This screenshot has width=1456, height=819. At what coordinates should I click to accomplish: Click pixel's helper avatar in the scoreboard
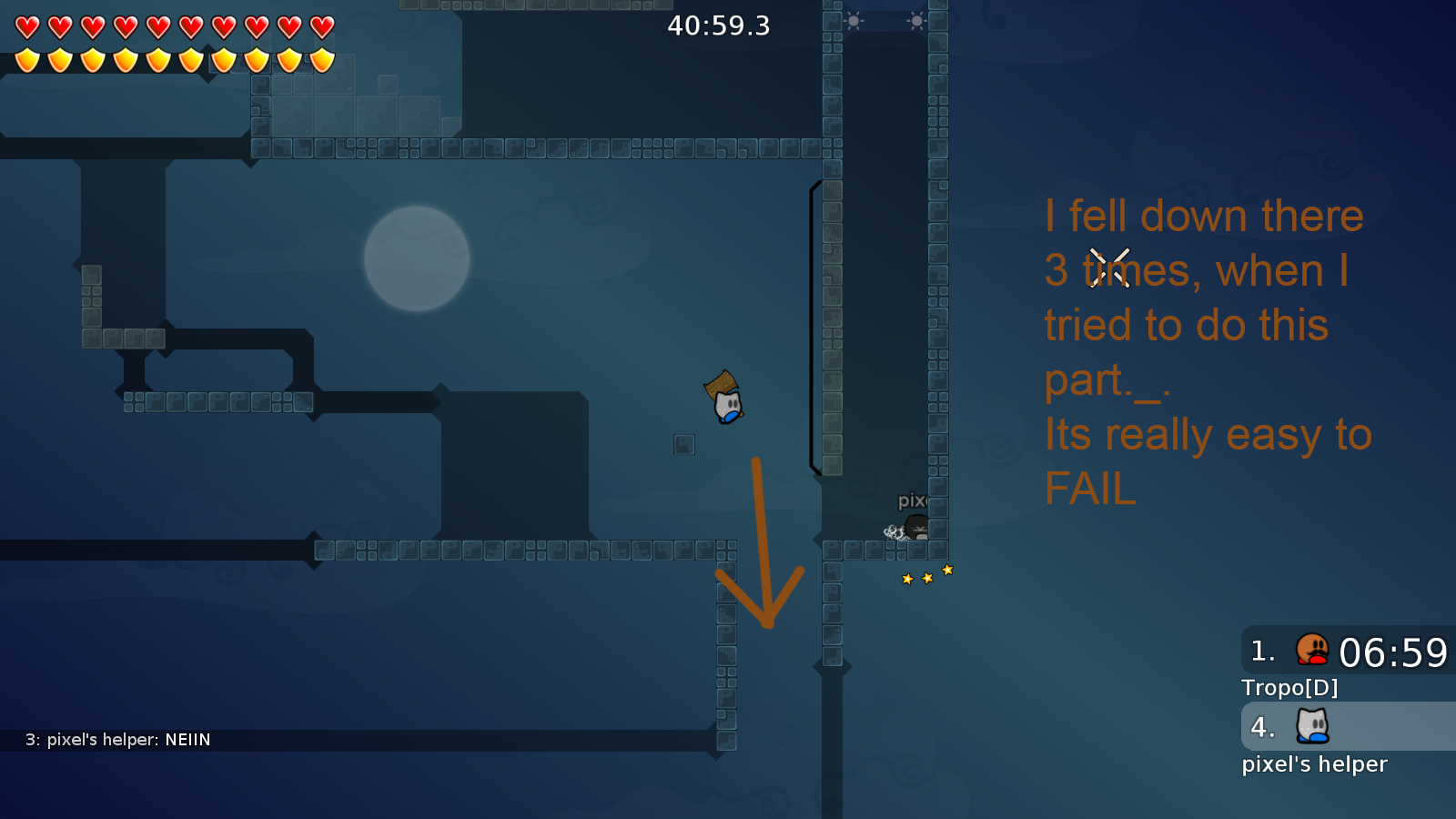(1310, 727)
